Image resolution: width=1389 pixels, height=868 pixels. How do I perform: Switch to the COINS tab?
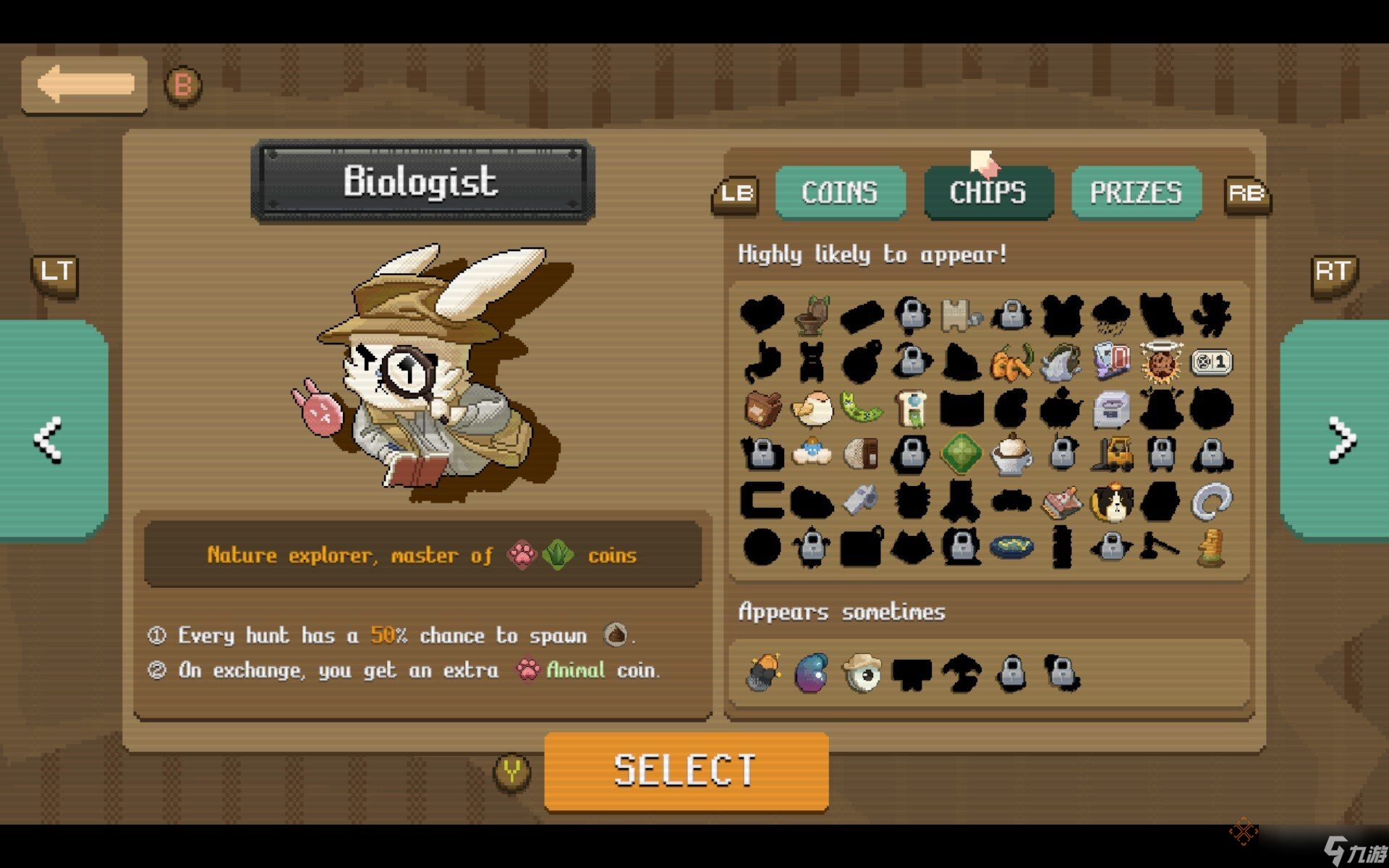840,192
